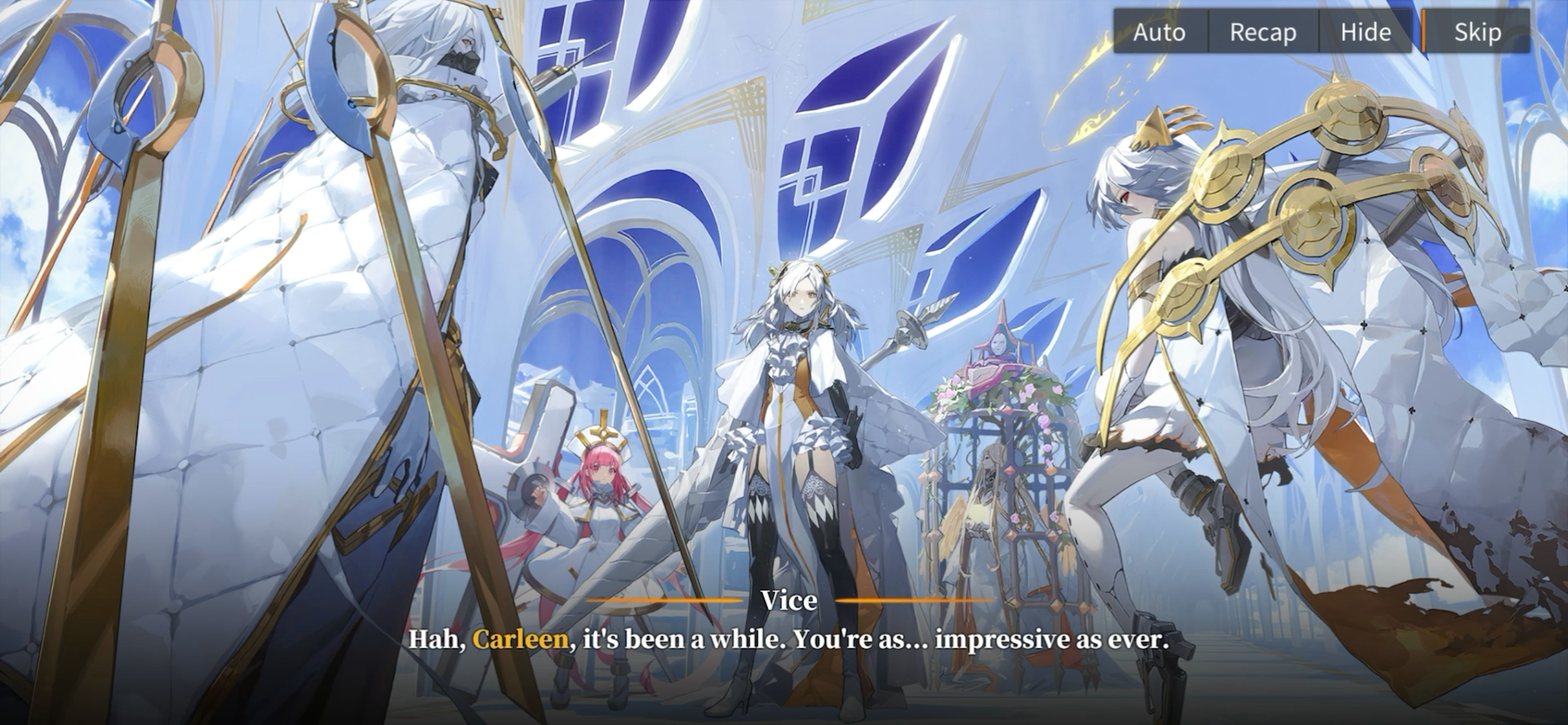Open the dialogue Recap log
This screenshot has width=1568, height=725.
[1263, 32]
